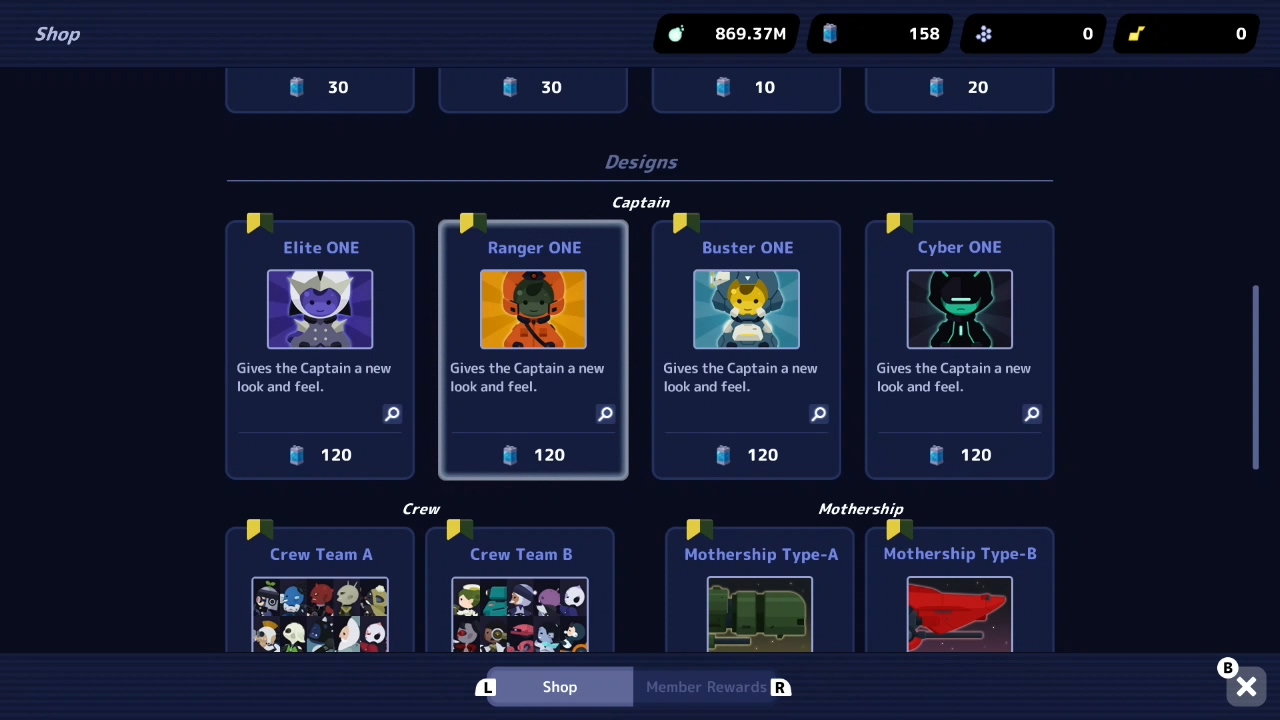This screenshot has height=720, width=1280.
Task: Zoom Cyber ONE design with magnifier icon
Action: [1031, 414]
